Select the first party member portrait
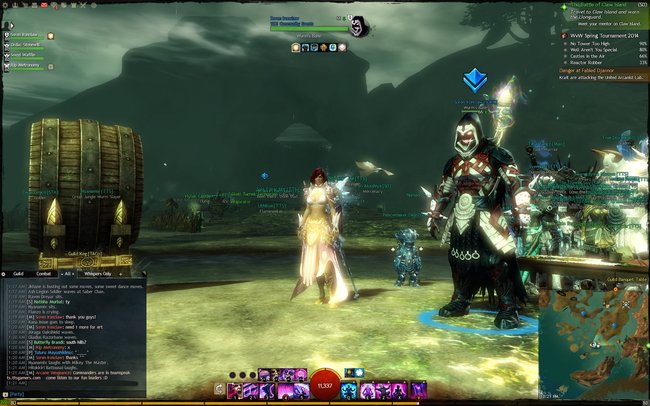Image resolution: width=650 pixels, height=406 pixels. pos(5,36)
